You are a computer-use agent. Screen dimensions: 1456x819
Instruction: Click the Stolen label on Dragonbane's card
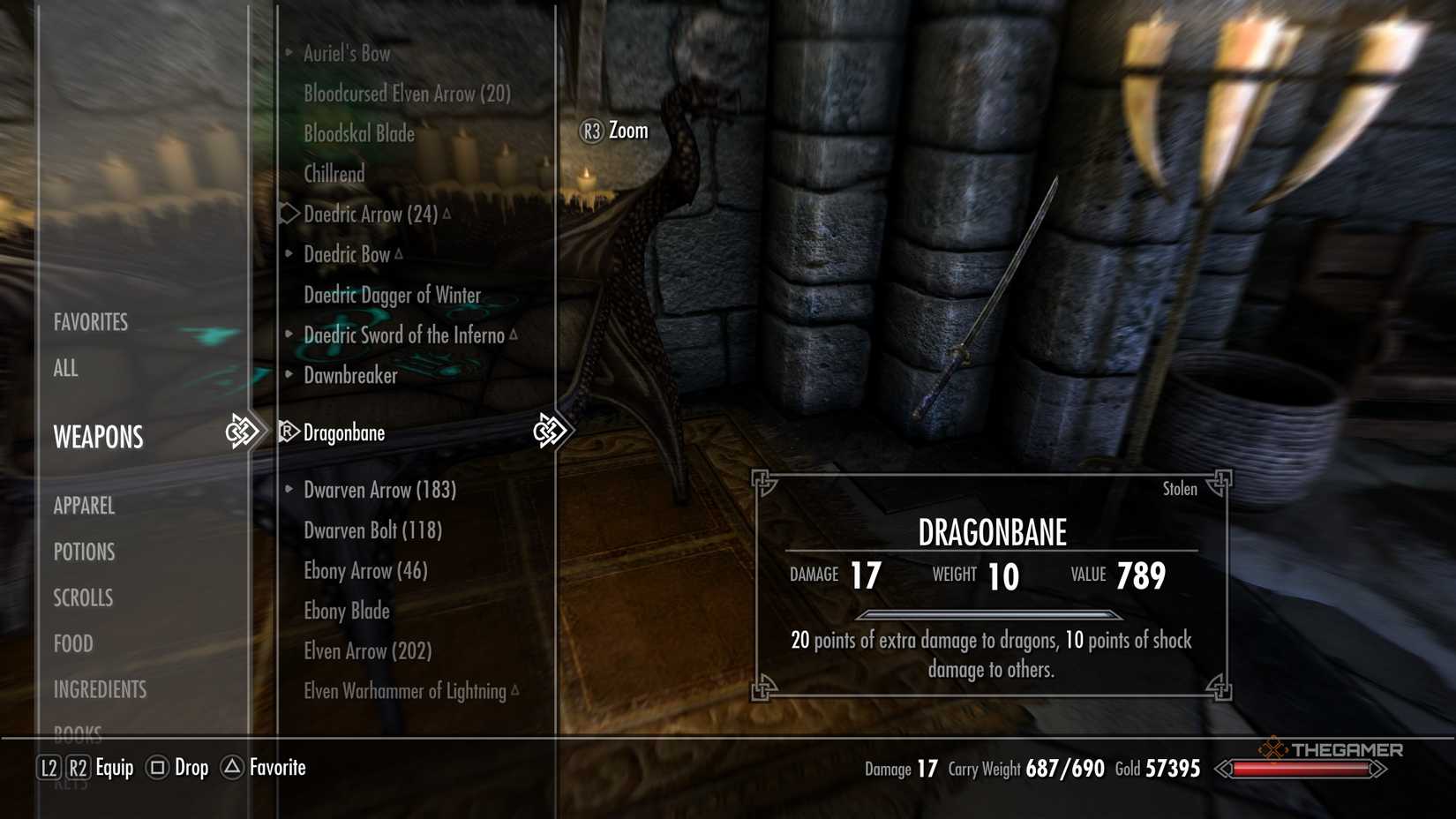(1181, 488)
